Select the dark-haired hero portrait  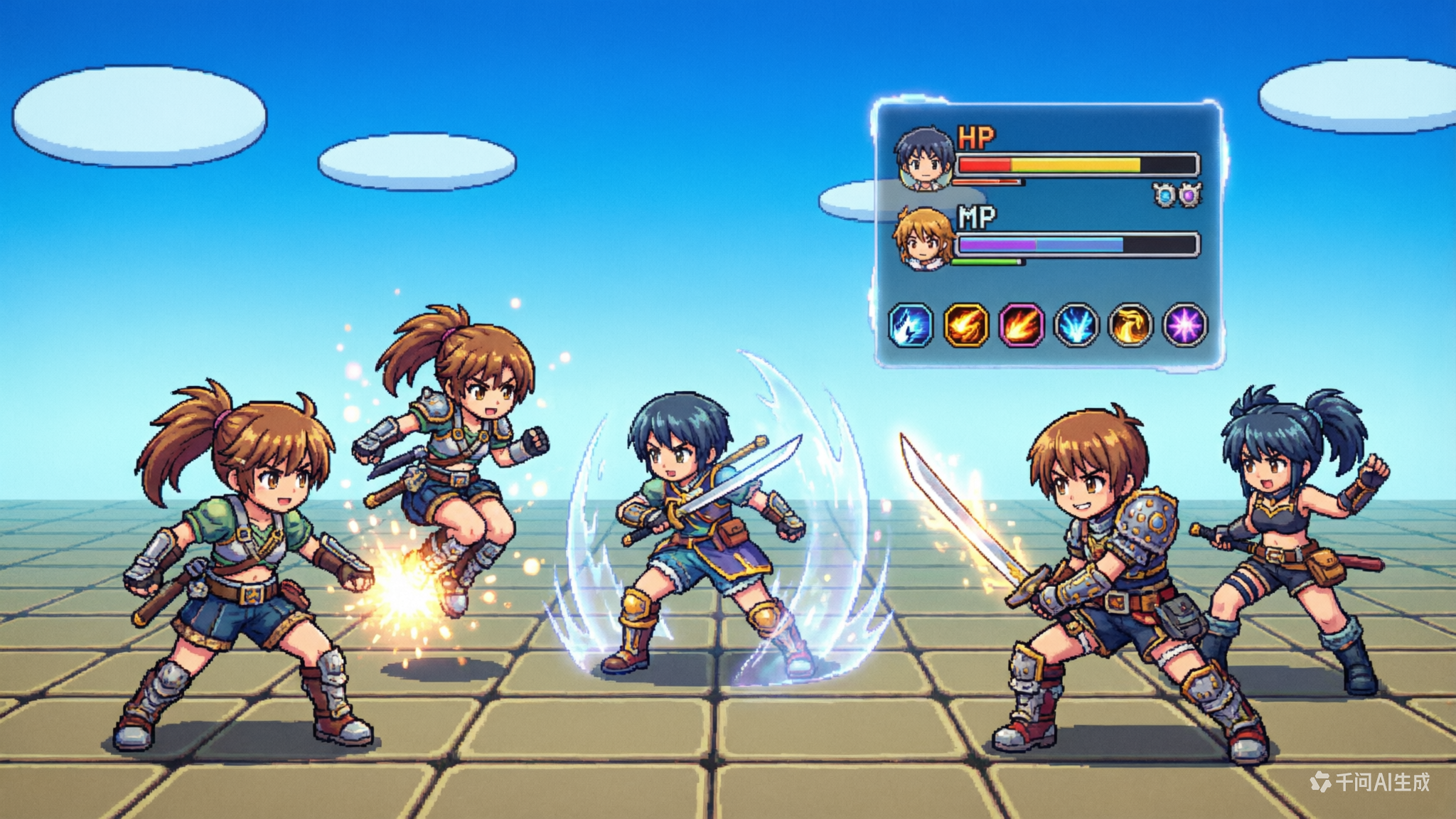pyautogui.click(x=924, y=159)
